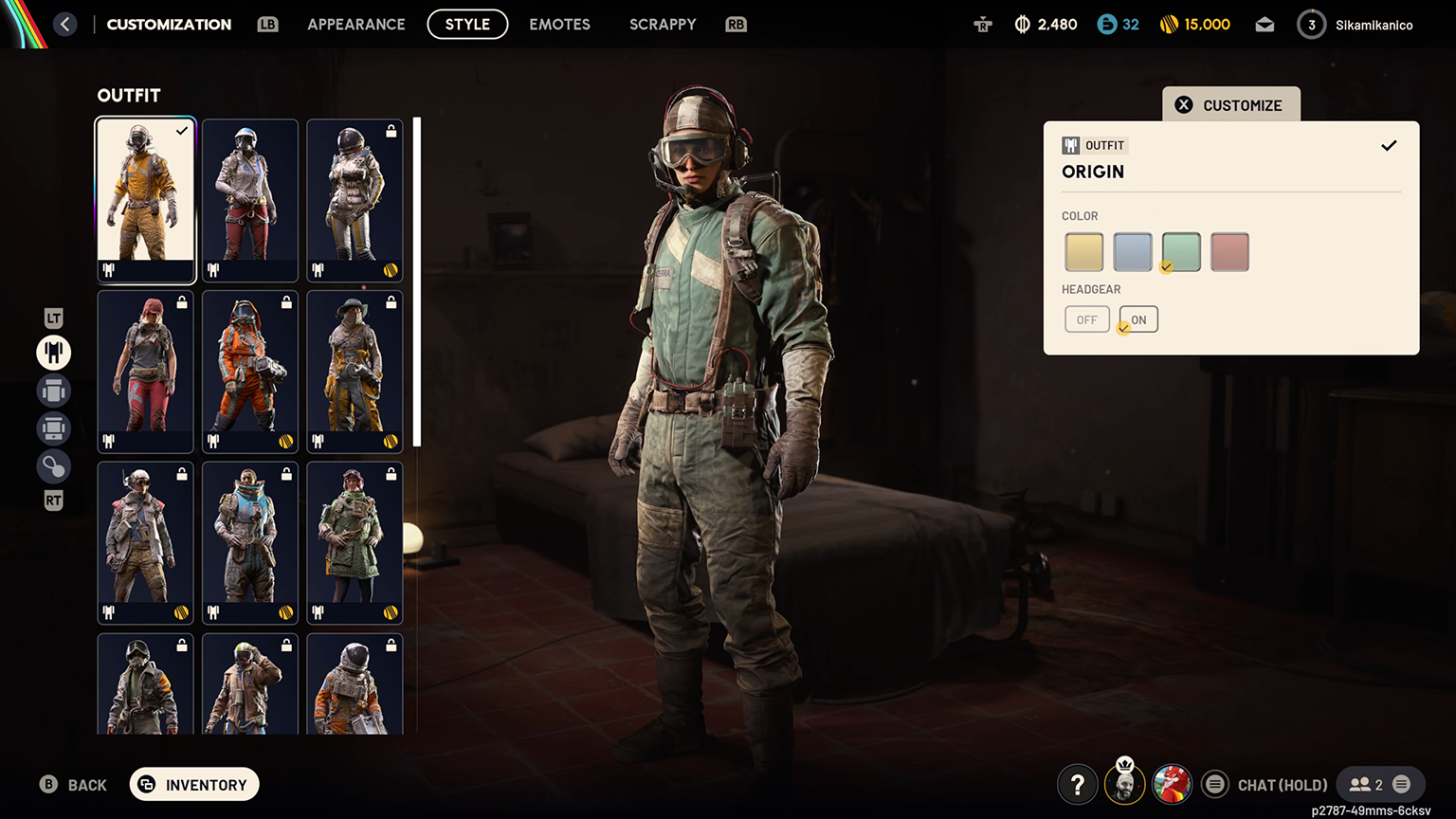This screenshot has width=1456, height=819.
Task: Turn headgear On
Action: 1138,319
